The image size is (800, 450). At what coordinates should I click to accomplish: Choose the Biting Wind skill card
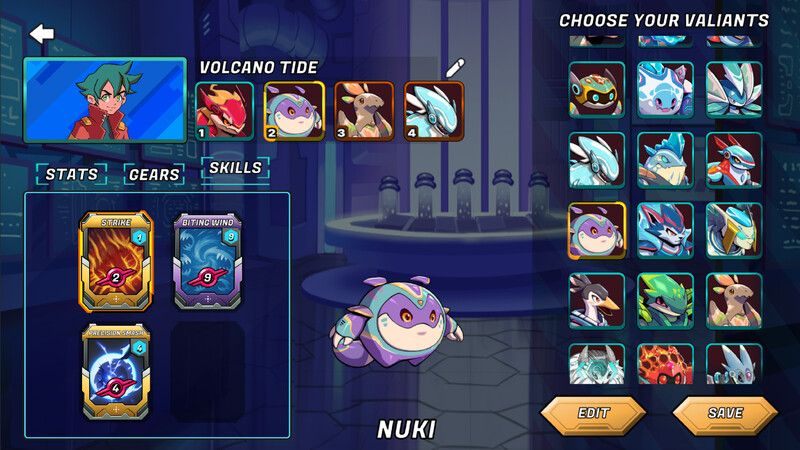207,261
